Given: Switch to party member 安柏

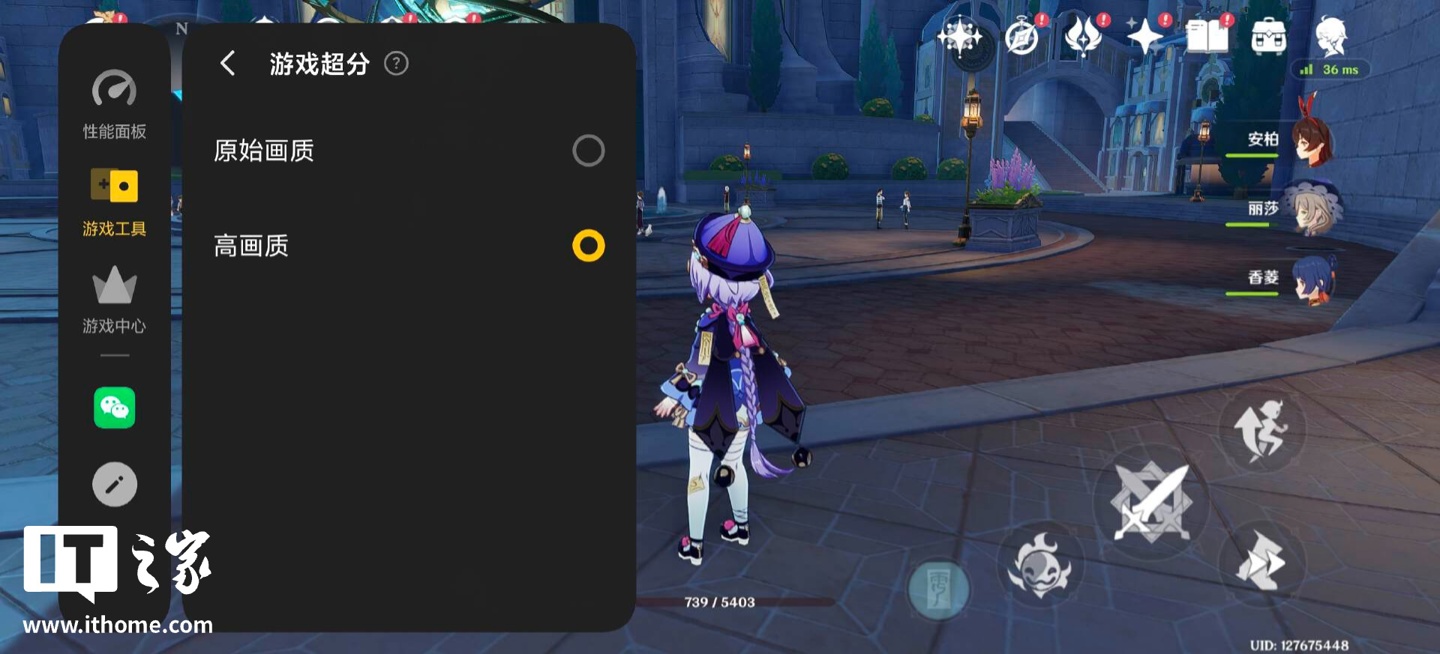Looking at the screenshot, I should [x=1310, y=141].
